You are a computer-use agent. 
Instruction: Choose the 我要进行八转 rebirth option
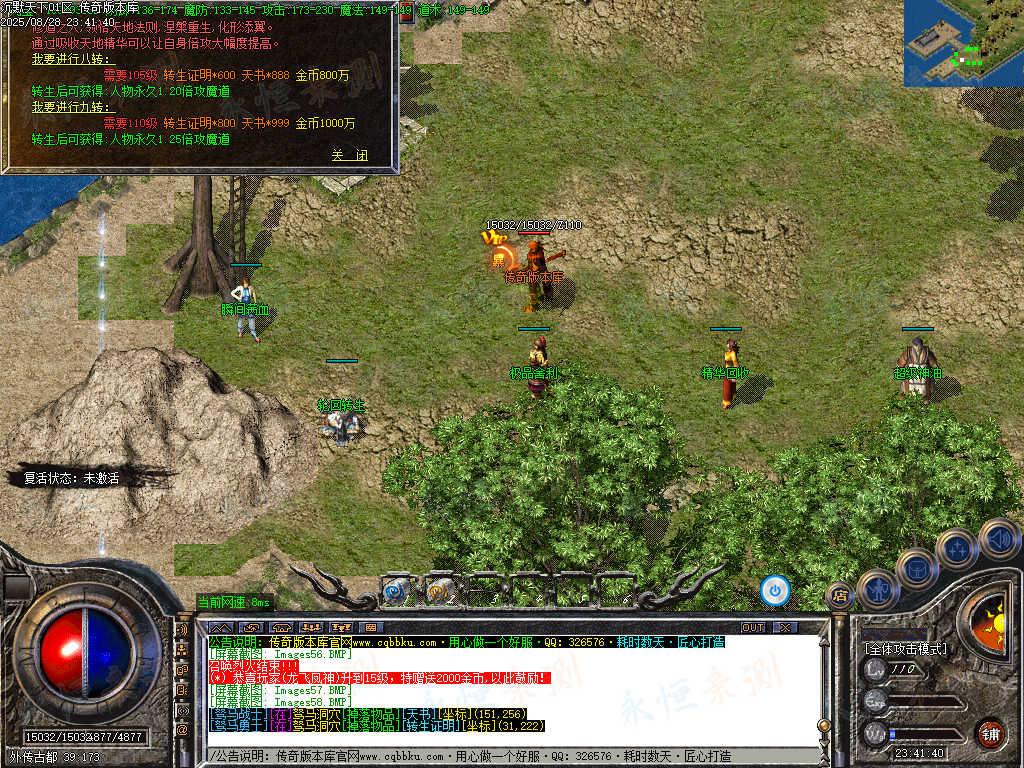(x=73, y=59)
